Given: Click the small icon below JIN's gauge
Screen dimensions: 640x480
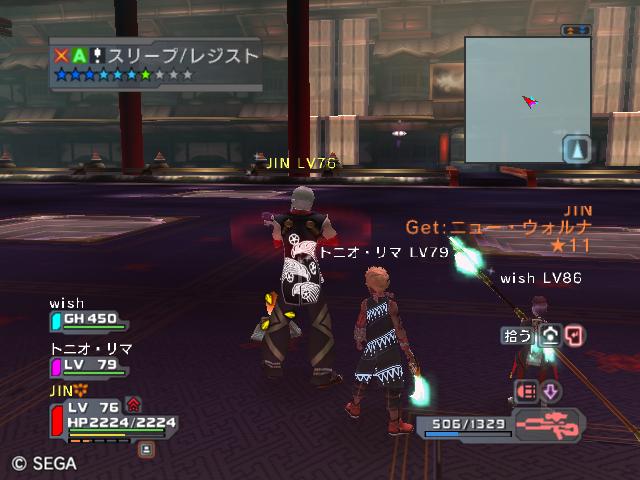Looking at the screenshot, I should 146,450.
